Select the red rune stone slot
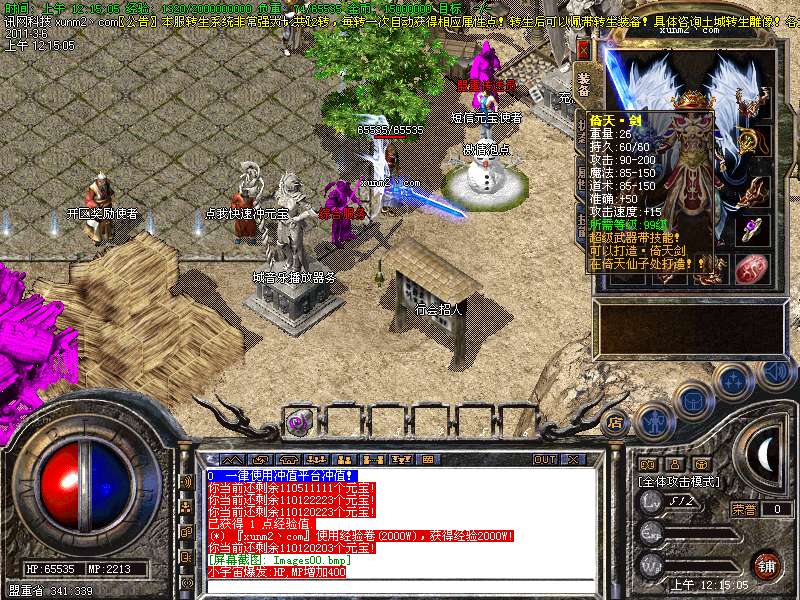Viewport: 800px width, 600px height. pyautogui.click(x=753, y=268)
